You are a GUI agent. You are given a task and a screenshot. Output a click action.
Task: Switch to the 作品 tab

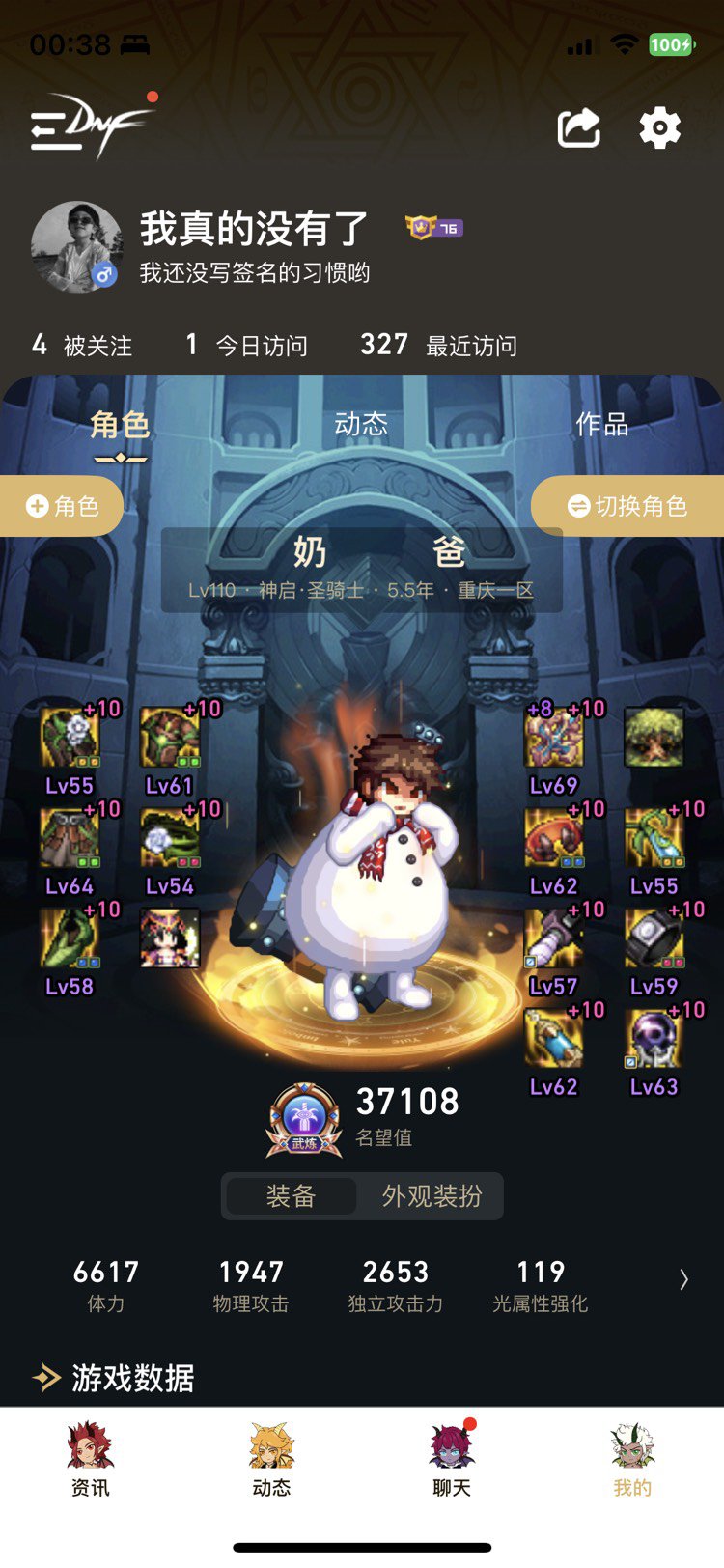click(x=601, y=424)
